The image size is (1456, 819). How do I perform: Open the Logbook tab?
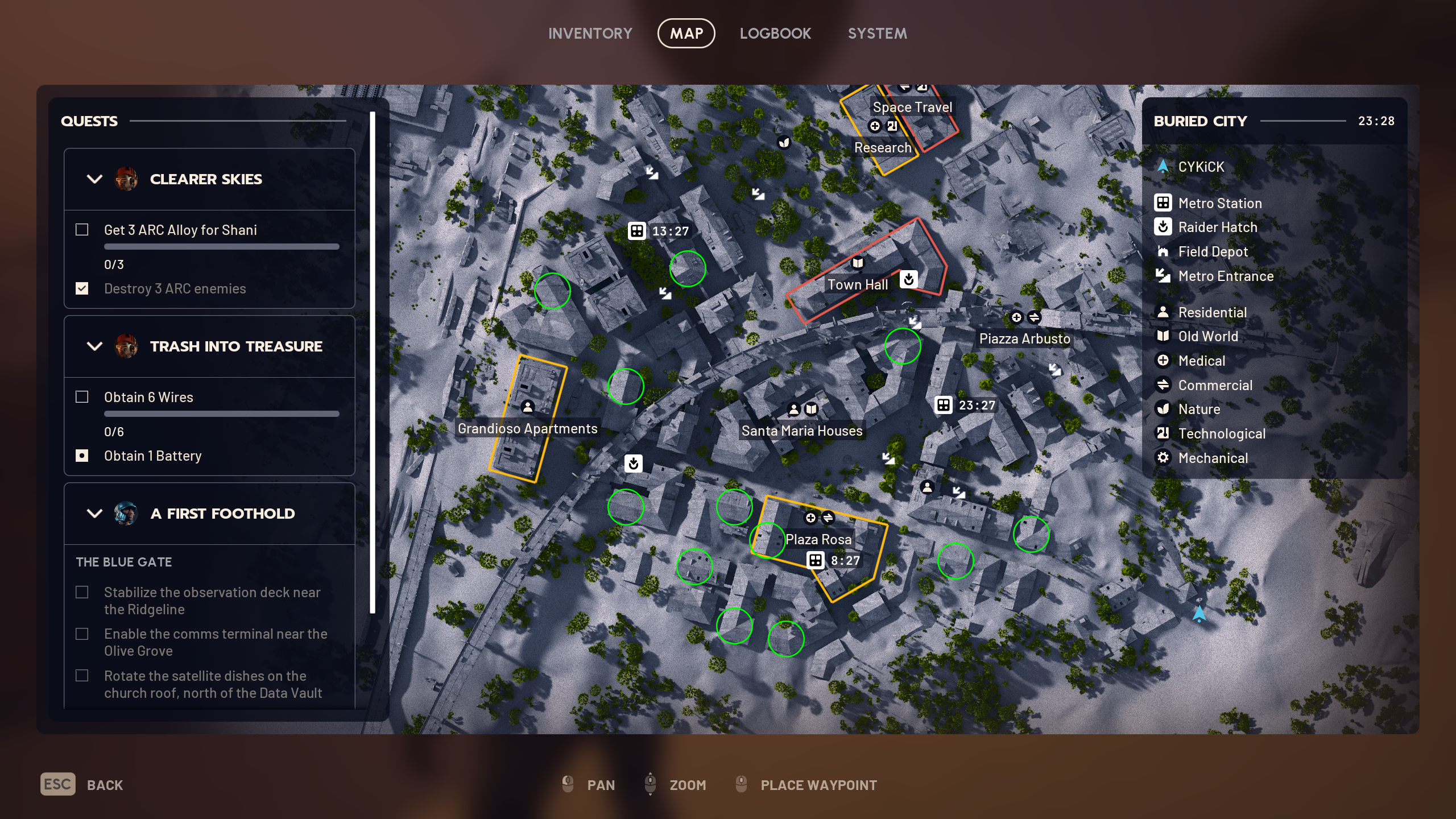pyautogui.click(x=776, y=33)
